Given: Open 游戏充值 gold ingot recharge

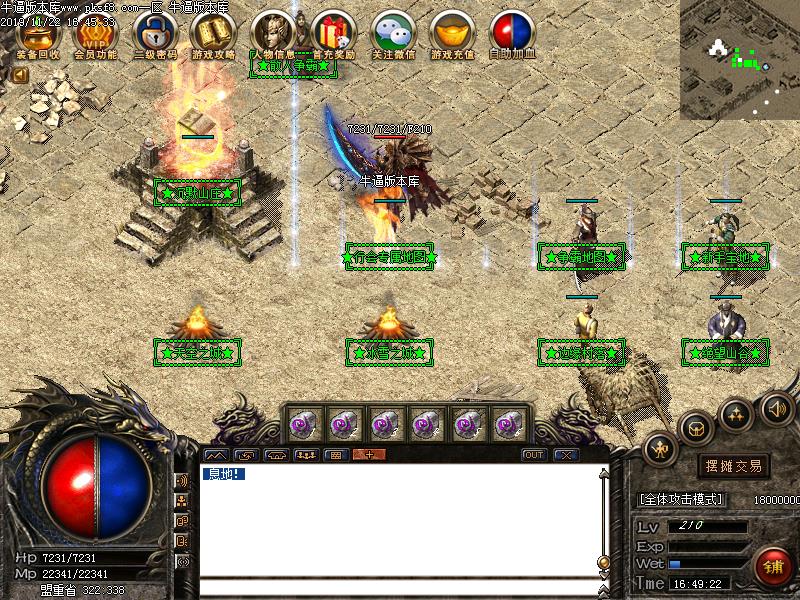Looking at the screenshot, I should (452, 32).
